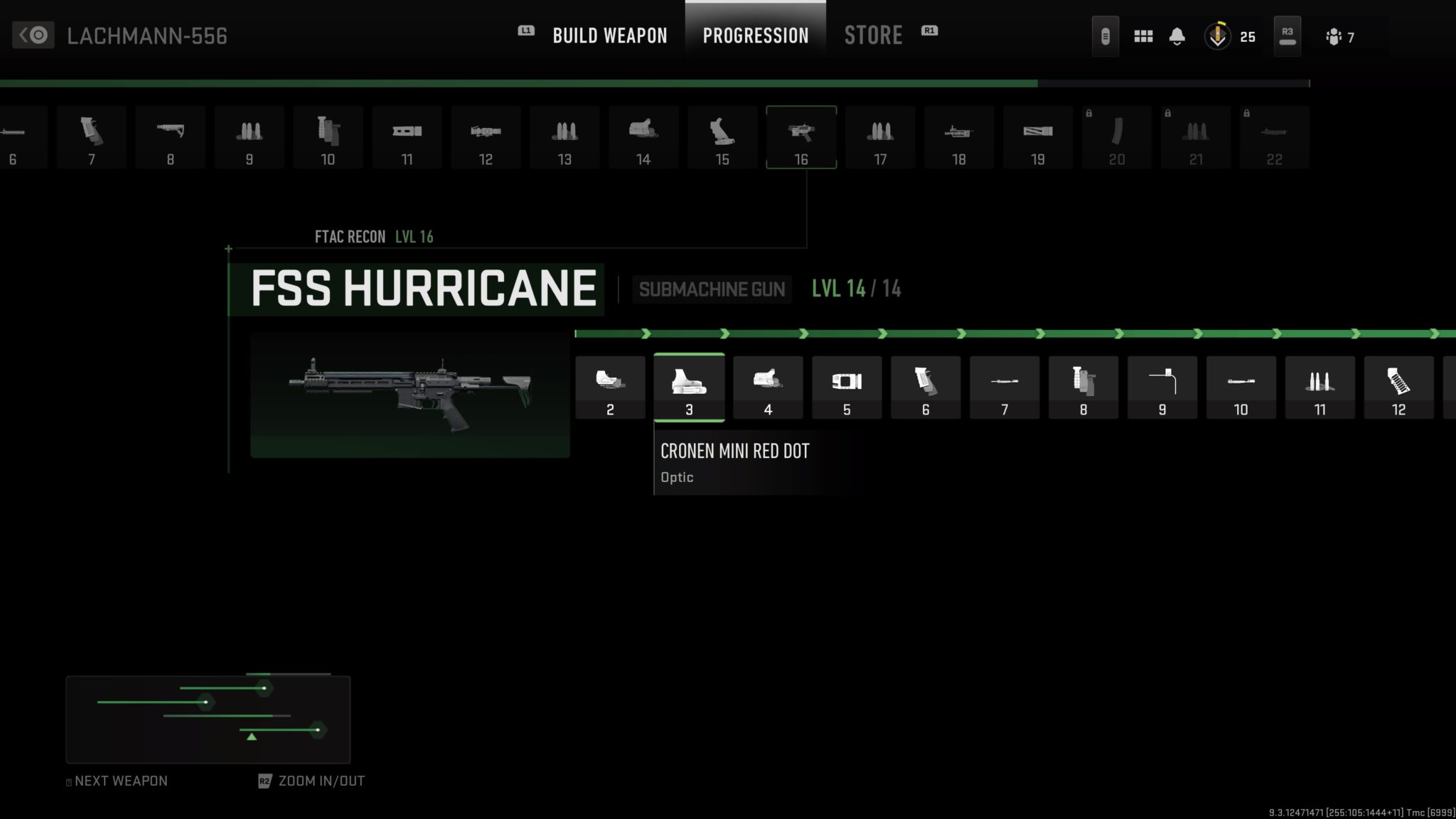
Task: Select the locked level 22 barrel attachment
Action: tap(1275, 136)
